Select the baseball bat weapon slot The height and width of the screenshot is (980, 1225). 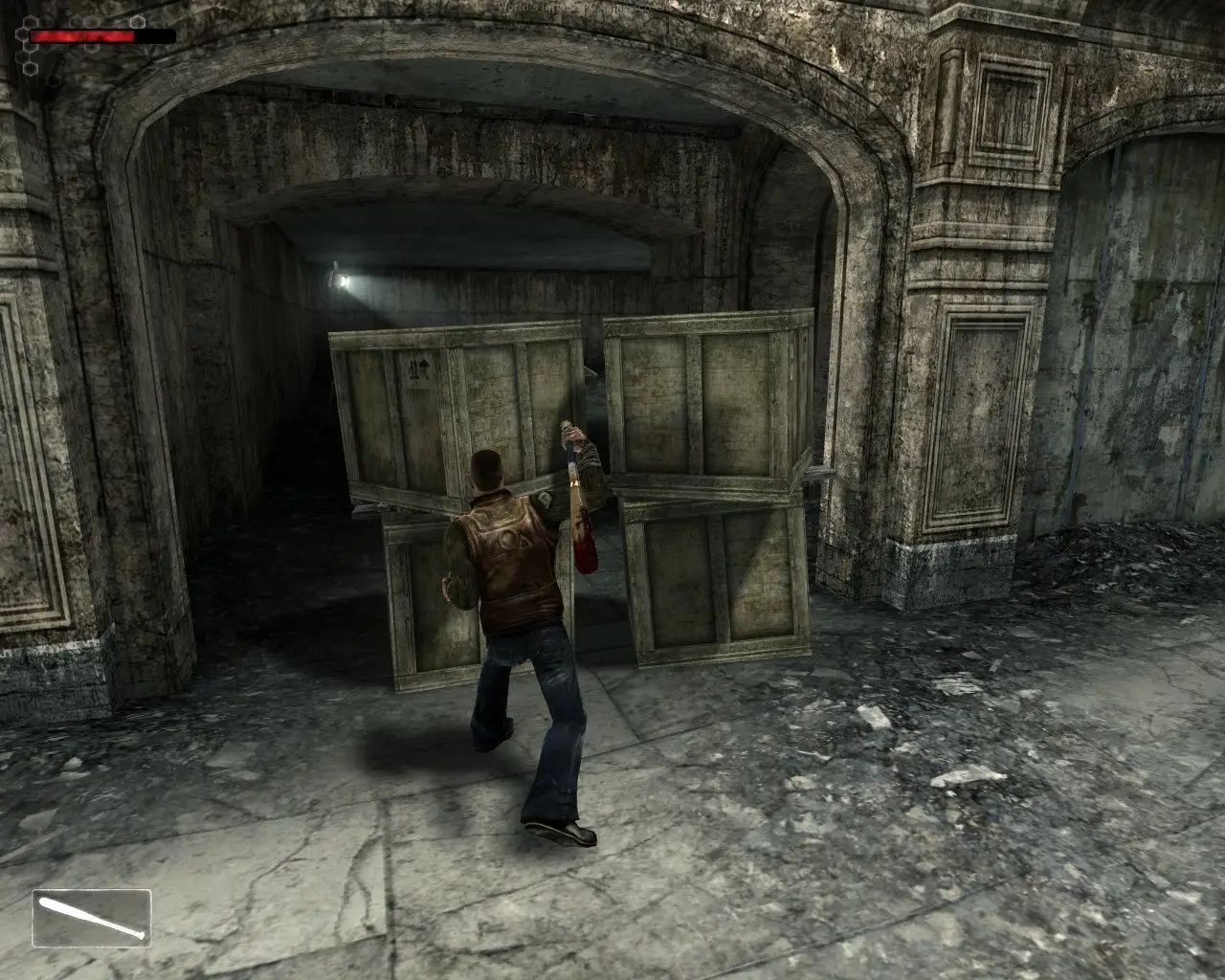92,918
